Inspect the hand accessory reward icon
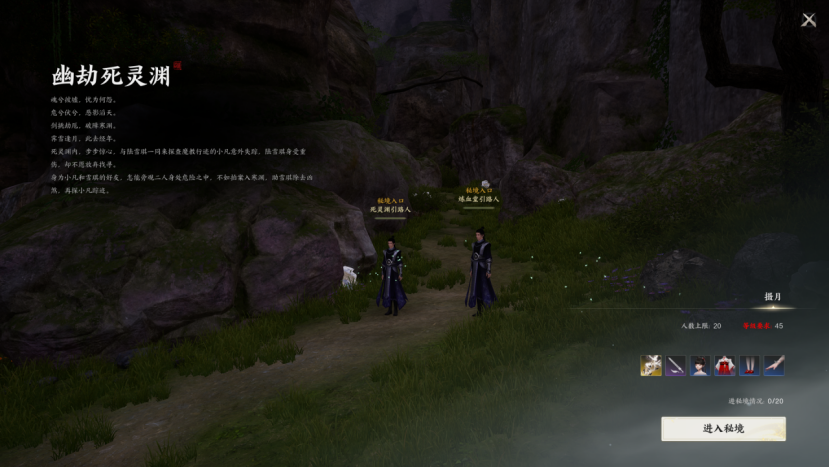 774,366
